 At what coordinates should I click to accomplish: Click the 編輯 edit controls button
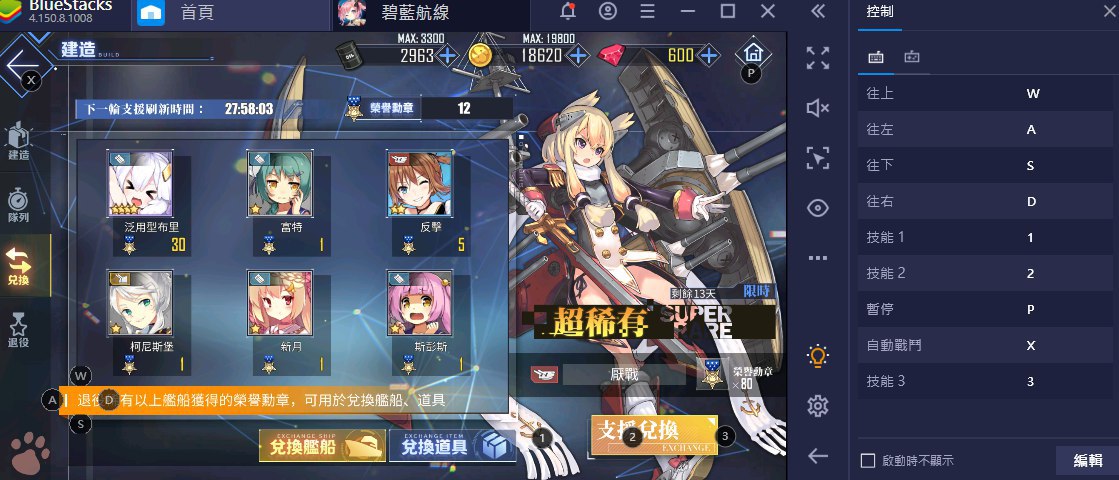coord(1087,460)
